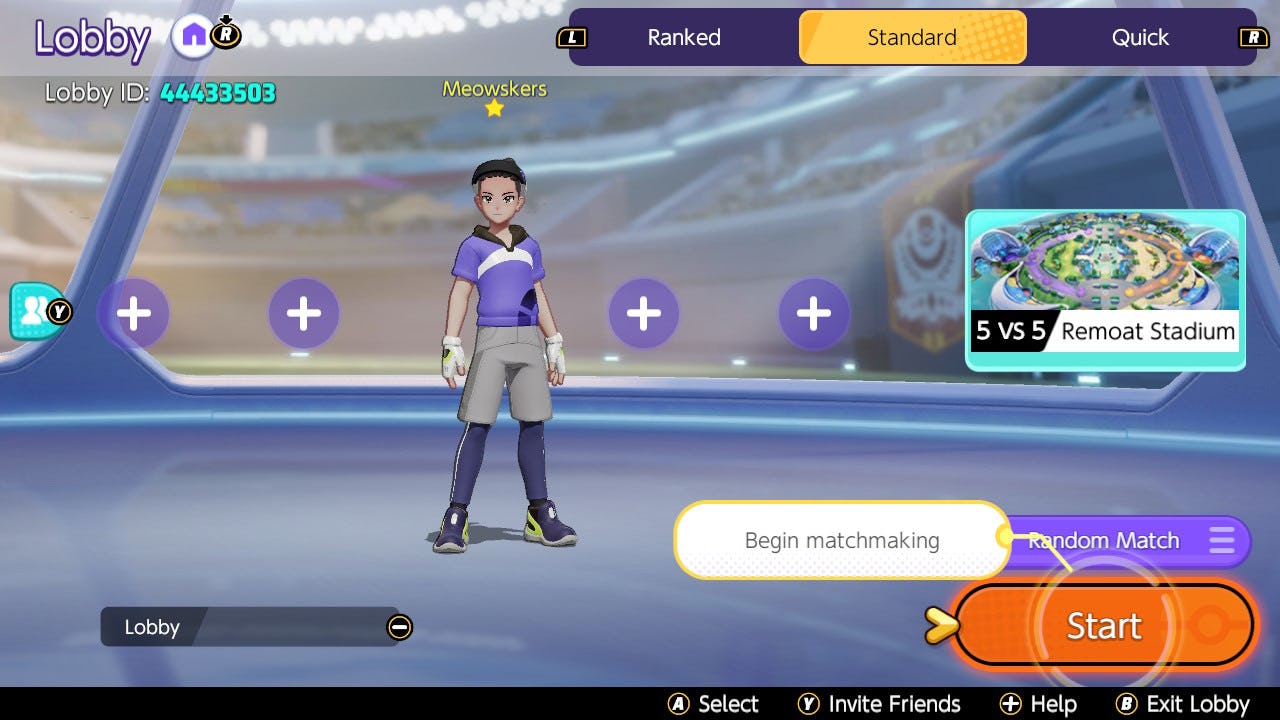The width and height of the screenshot is (1280, 720).
Task: Collapse the Lobby chat bar with the minus button
Action: click(399, 627)
